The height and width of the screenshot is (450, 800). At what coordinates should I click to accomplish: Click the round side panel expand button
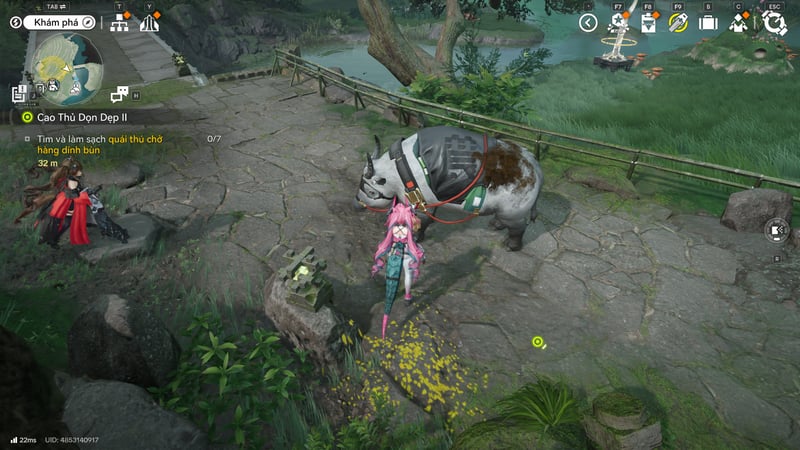(778, 232)
